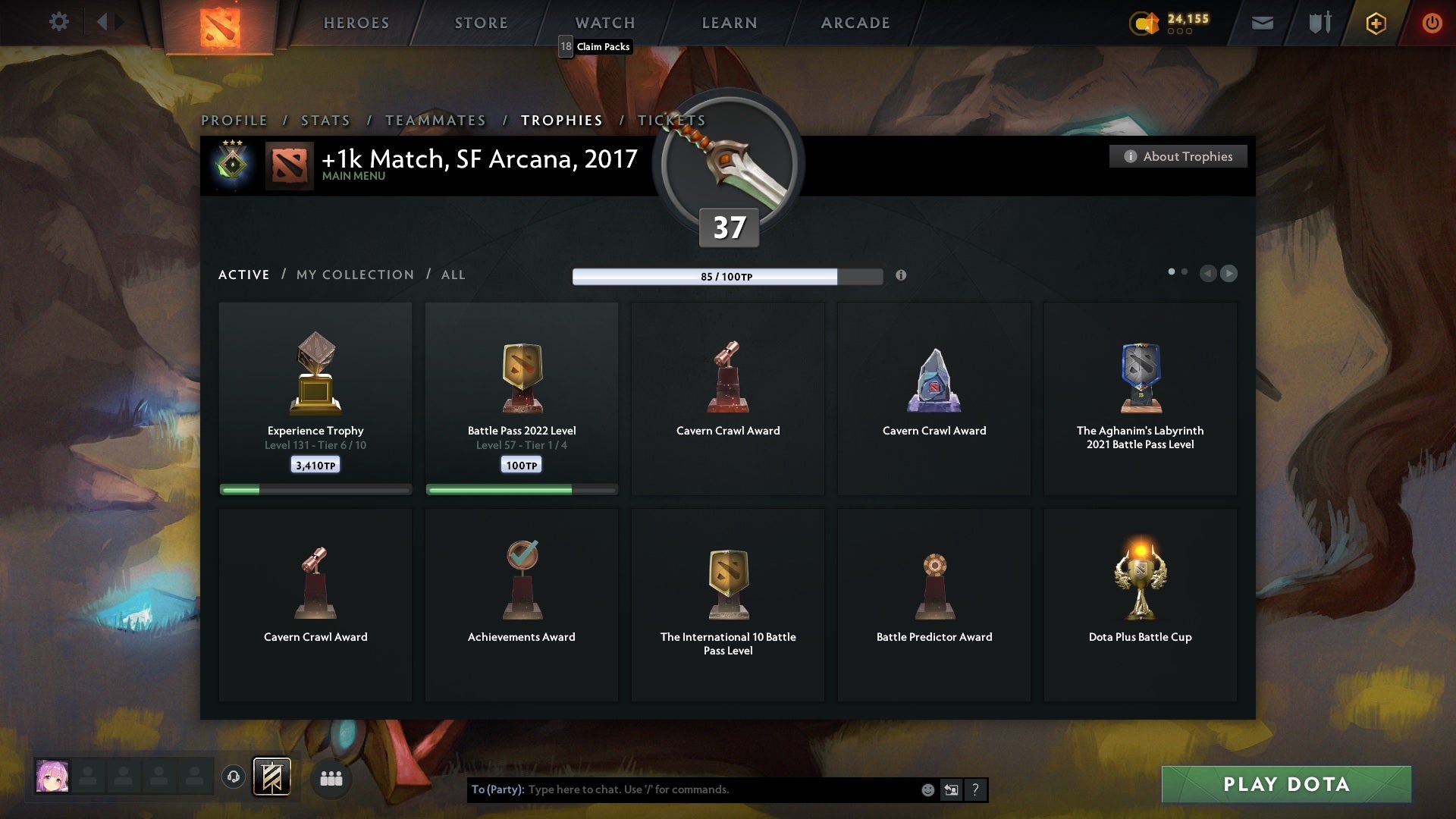Click the power button icon
The height and width of the screenshot is (819, 1456).
(1432, 23)
